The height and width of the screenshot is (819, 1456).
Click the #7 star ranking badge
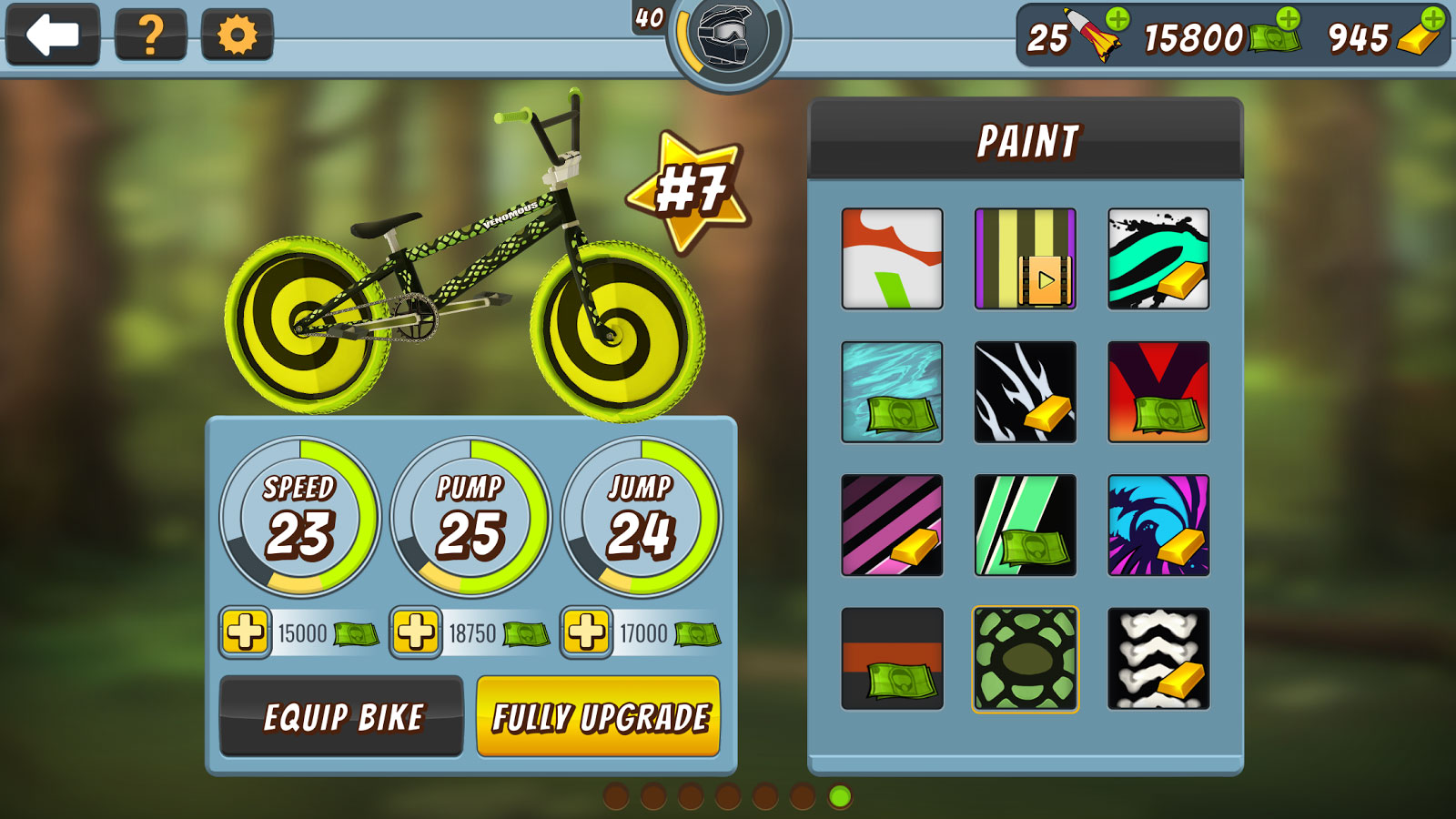click(x=689, y=188)
